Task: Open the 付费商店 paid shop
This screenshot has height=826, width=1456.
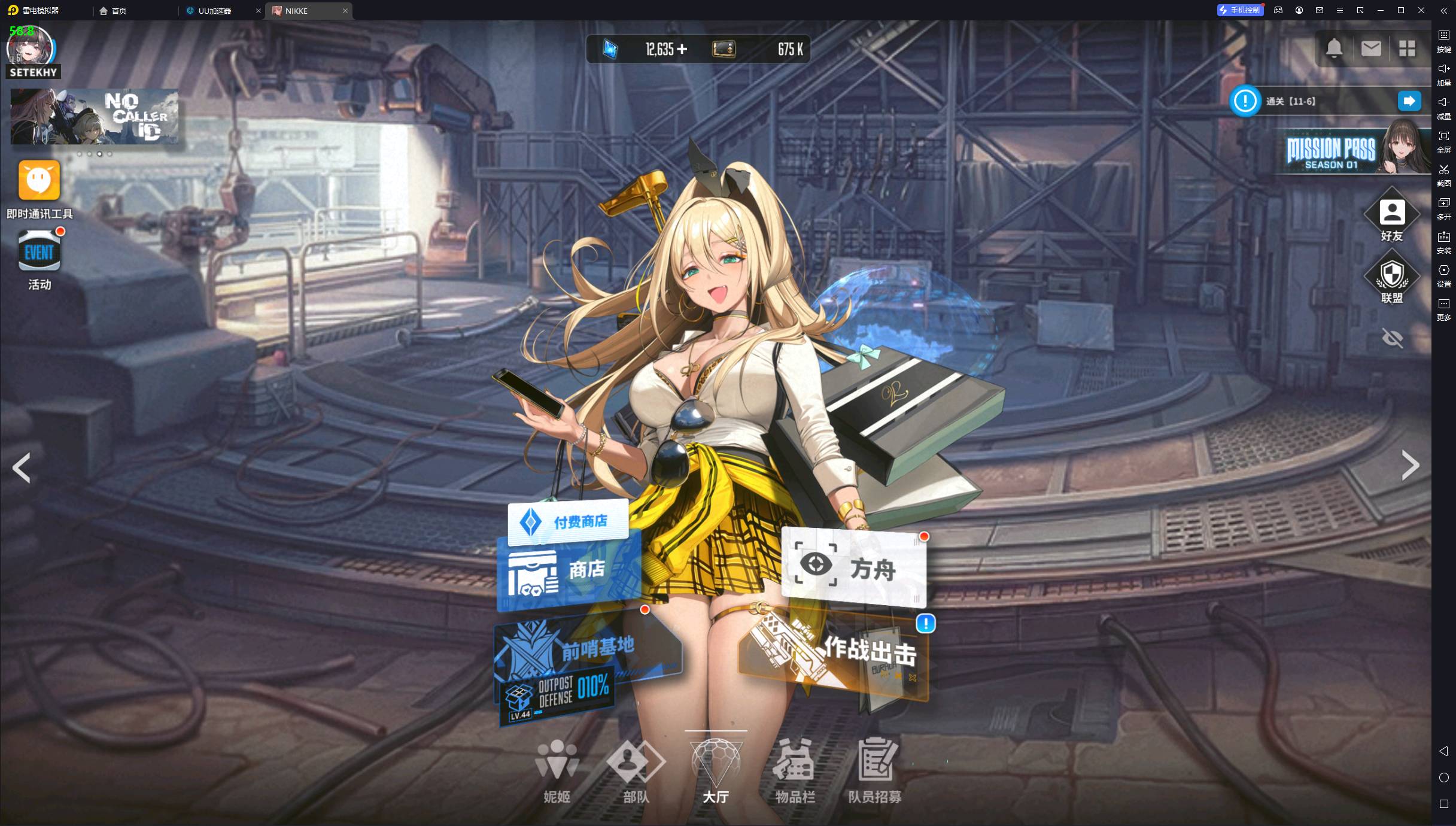Action: click(568, 522)
